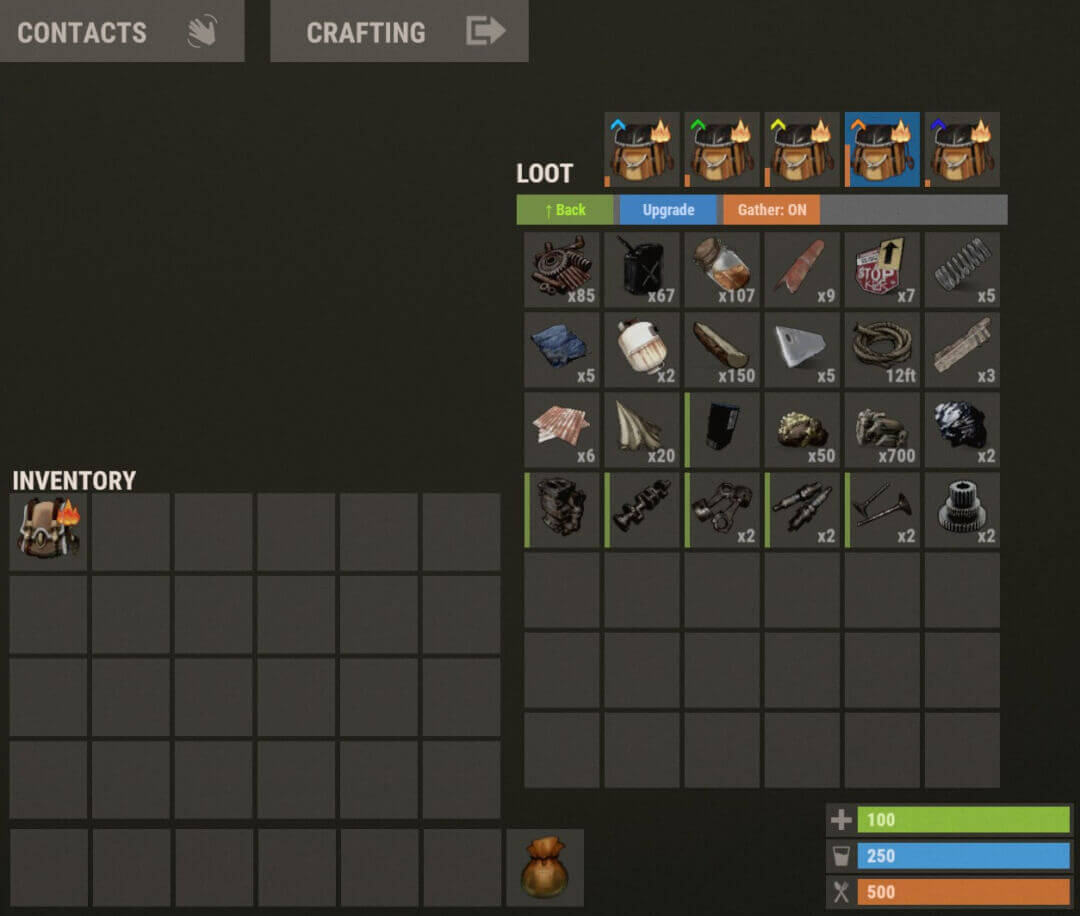Open the Crafting menu
This screenshot has width=1080, height=916.
399,31
